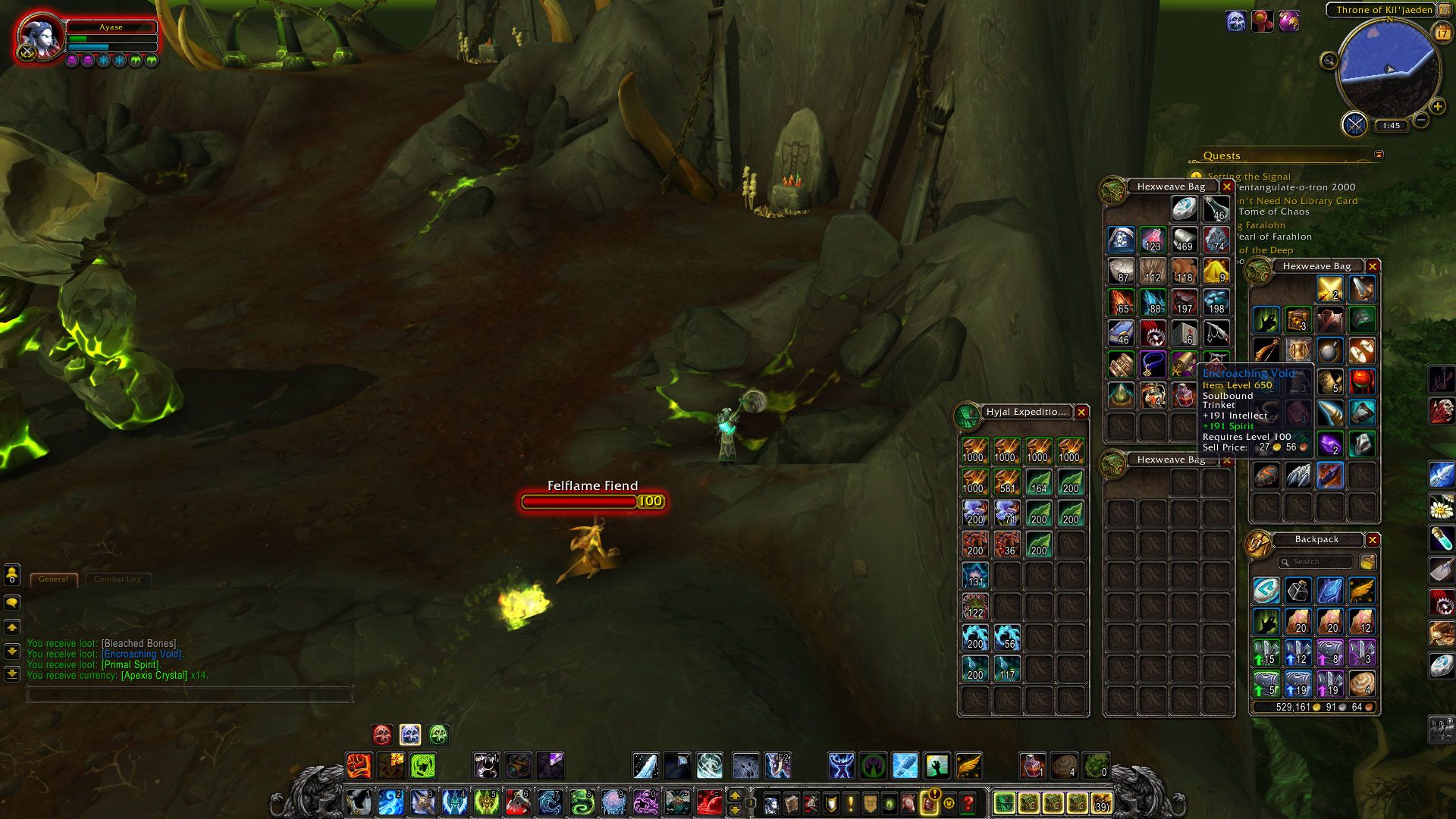Open the red question mark Help button
Viewport: 1456px width, 819px height.
968,802
